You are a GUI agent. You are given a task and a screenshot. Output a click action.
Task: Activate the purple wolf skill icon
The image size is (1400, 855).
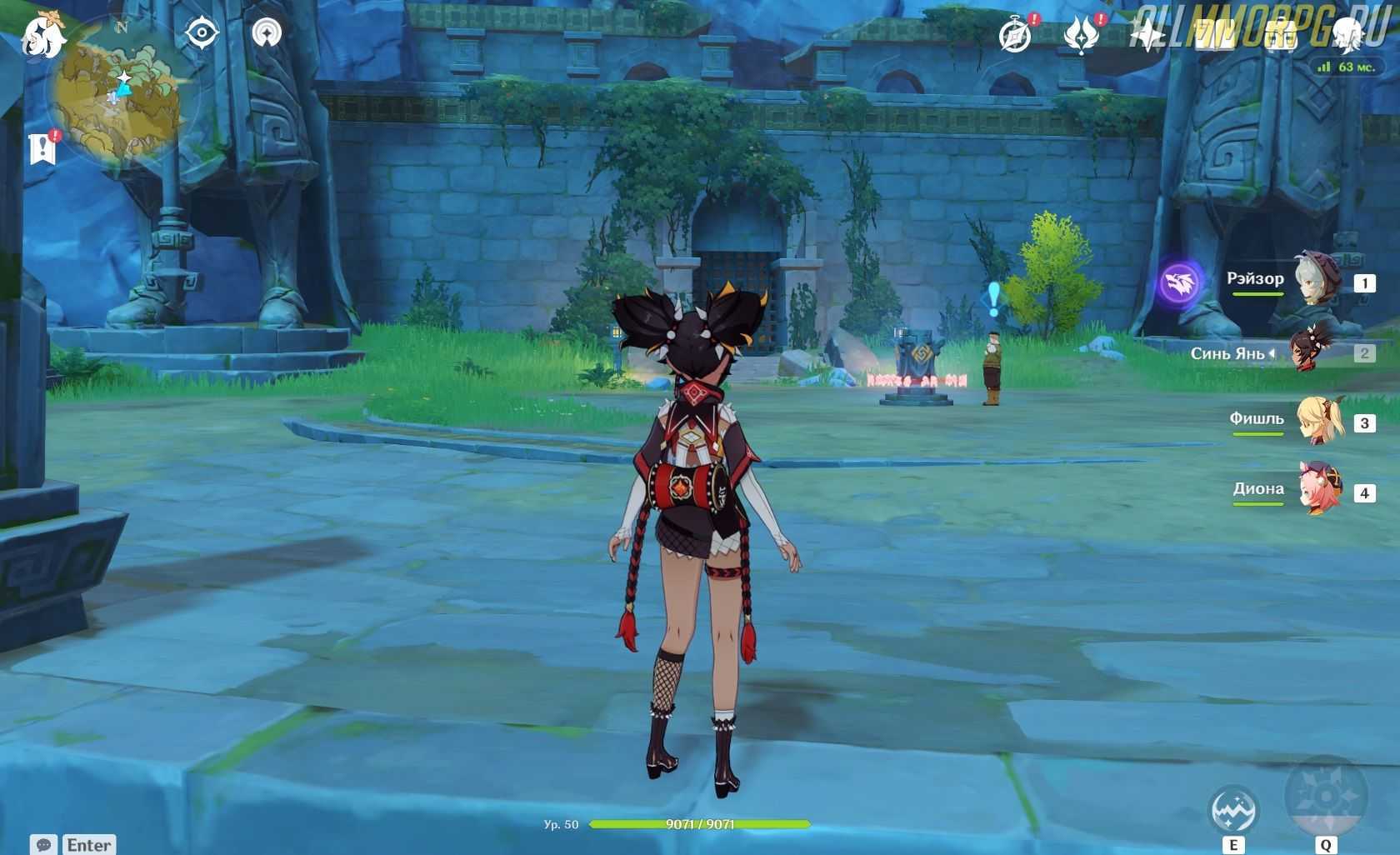(1180, 282)
